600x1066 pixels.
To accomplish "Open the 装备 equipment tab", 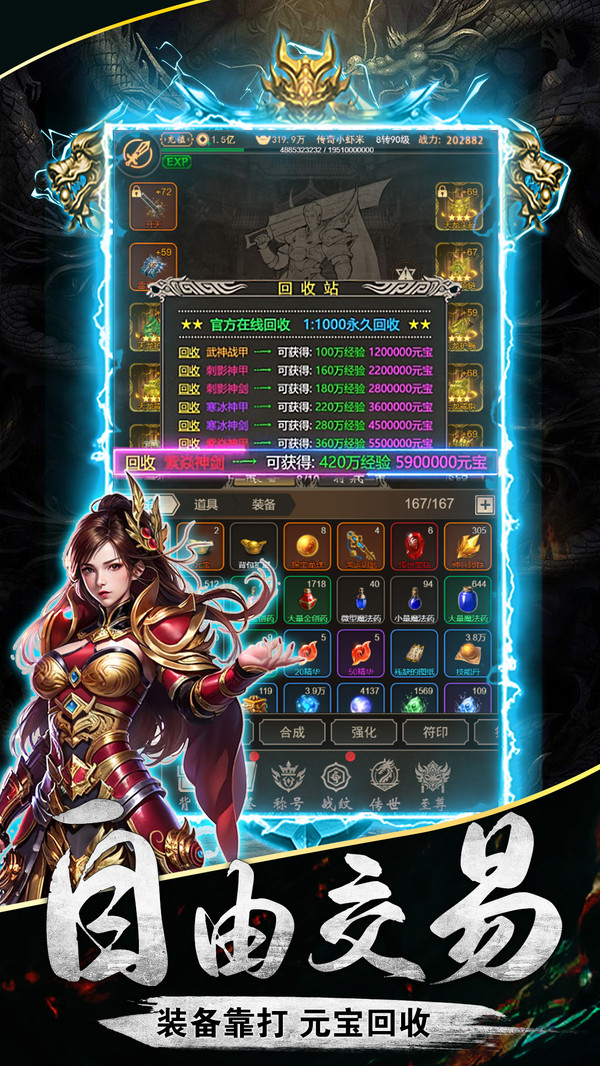I will pyautogui.click(x=264, y=505).
